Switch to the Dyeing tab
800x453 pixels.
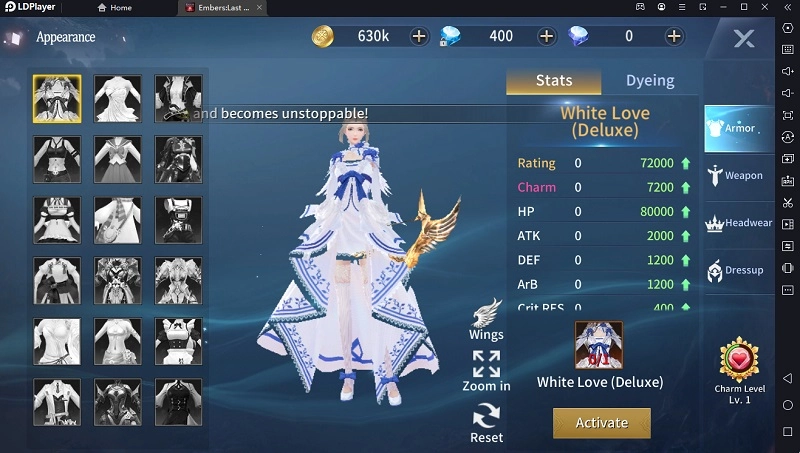coord(650,80)
